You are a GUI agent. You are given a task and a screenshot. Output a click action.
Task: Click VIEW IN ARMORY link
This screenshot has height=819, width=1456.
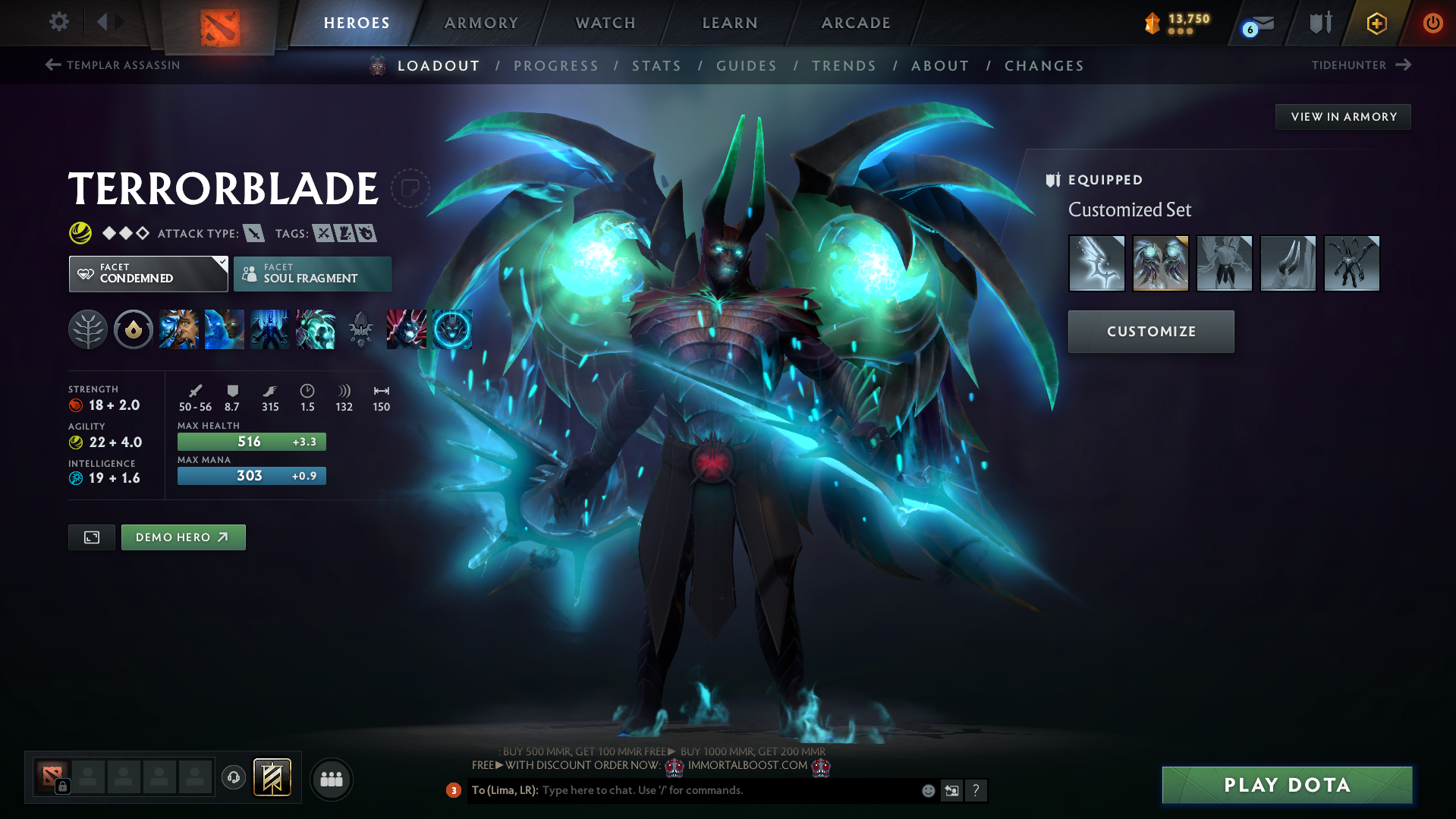coord(1342,116)
